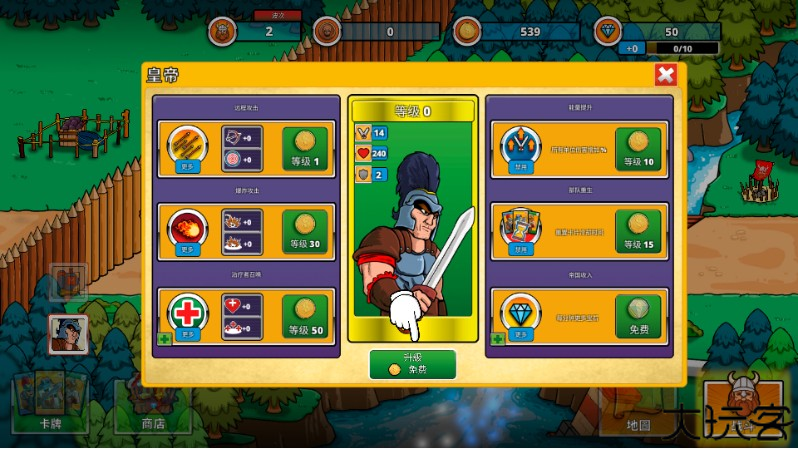Close the 皇帝 emperor panel
The image size is (798, 449).
pyautogui.click(x=665, y=75)
